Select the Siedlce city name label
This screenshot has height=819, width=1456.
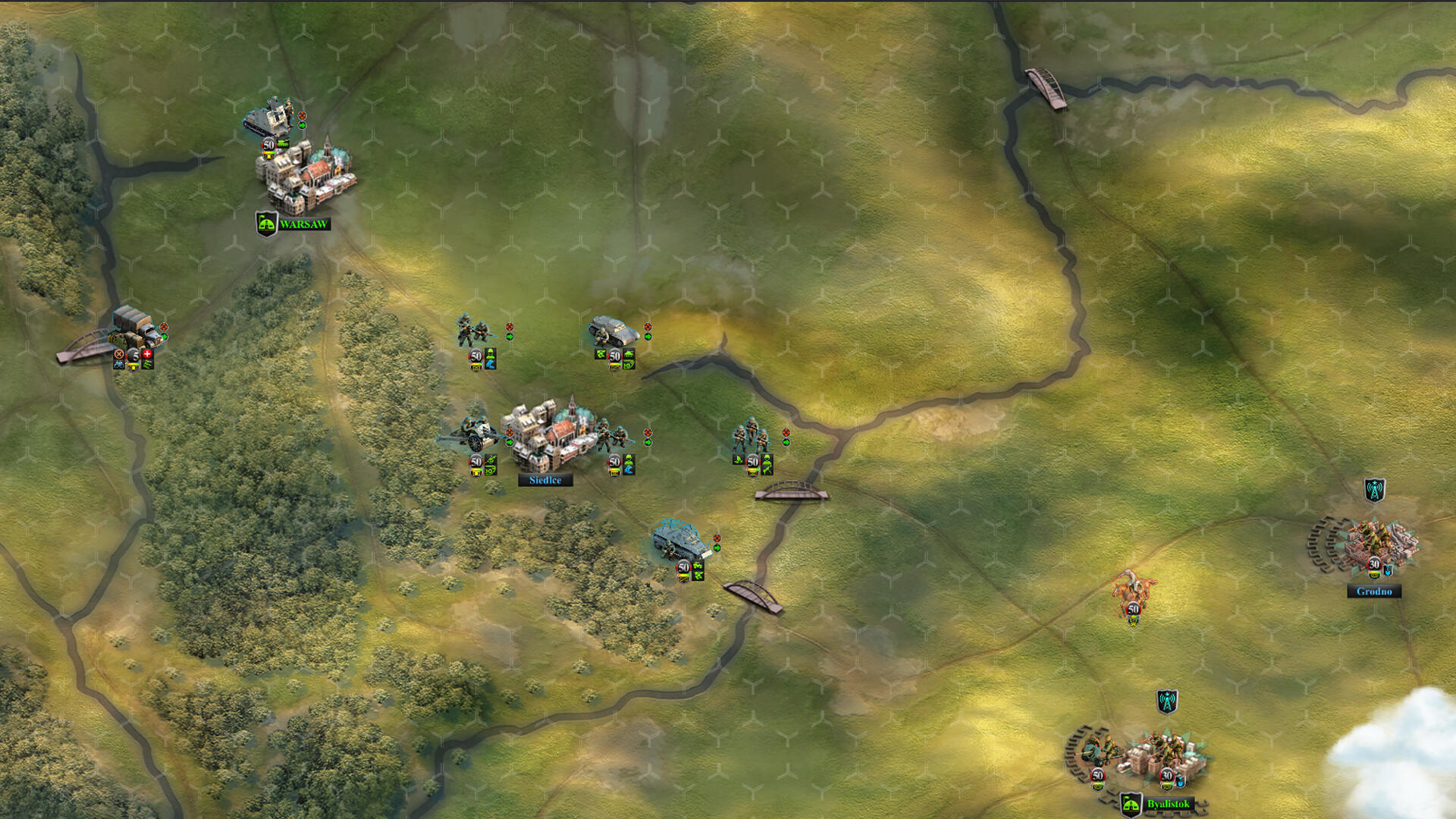545,481
